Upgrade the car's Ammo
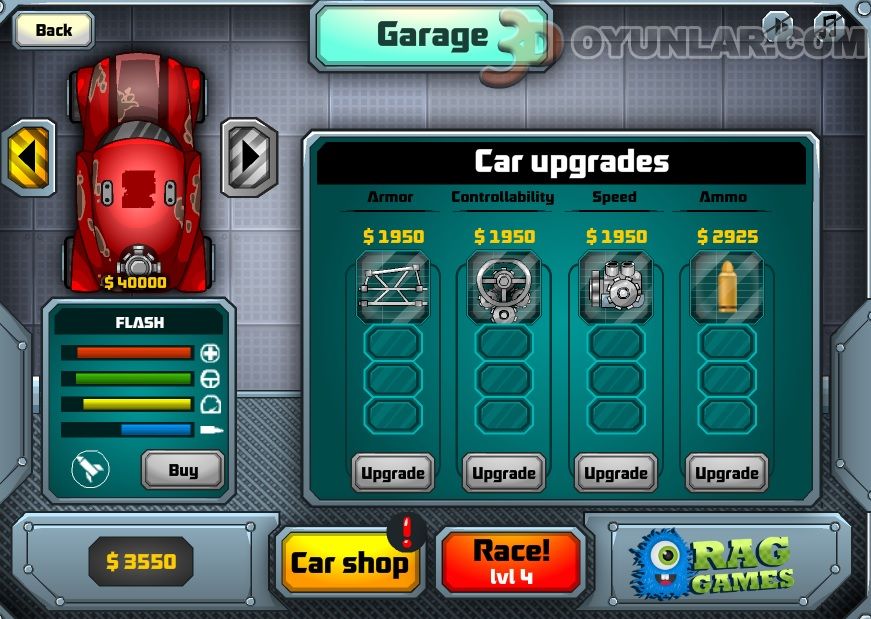 pyautogui.click(x=726, y=473)
